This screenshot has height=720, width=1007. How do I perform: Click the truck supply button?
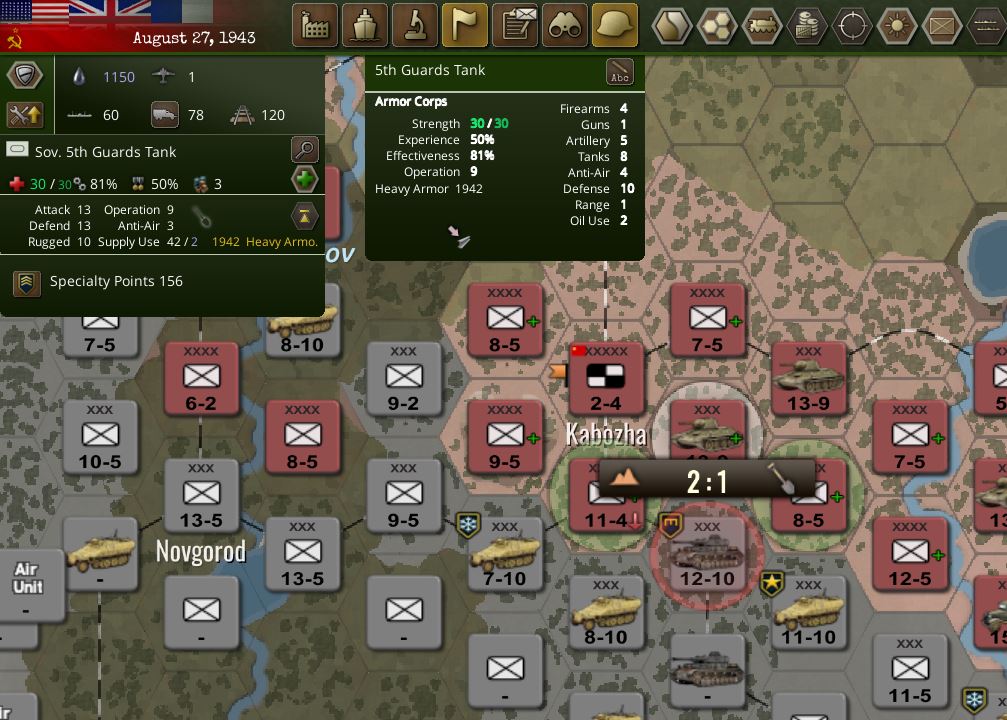(x=165, y=115)
